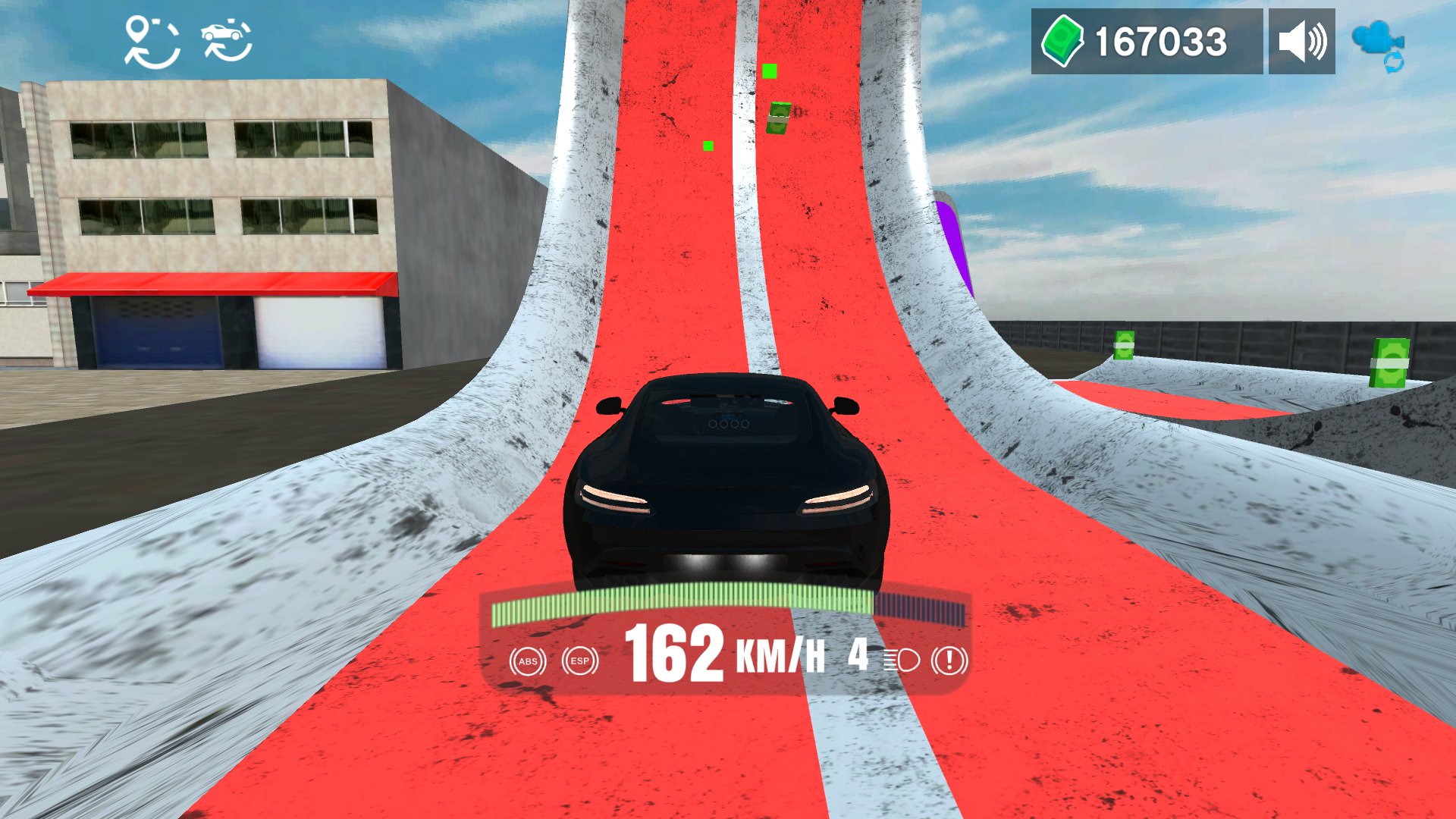Select the 167033 money display
Screen dimensions: 1456x819
point(1159,39)
